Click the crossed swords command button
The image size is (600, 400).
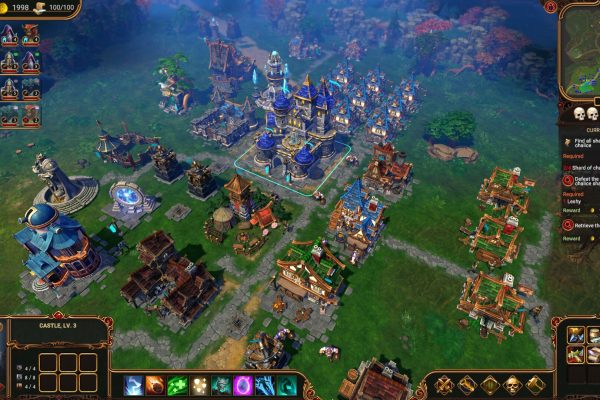(443, 385)
